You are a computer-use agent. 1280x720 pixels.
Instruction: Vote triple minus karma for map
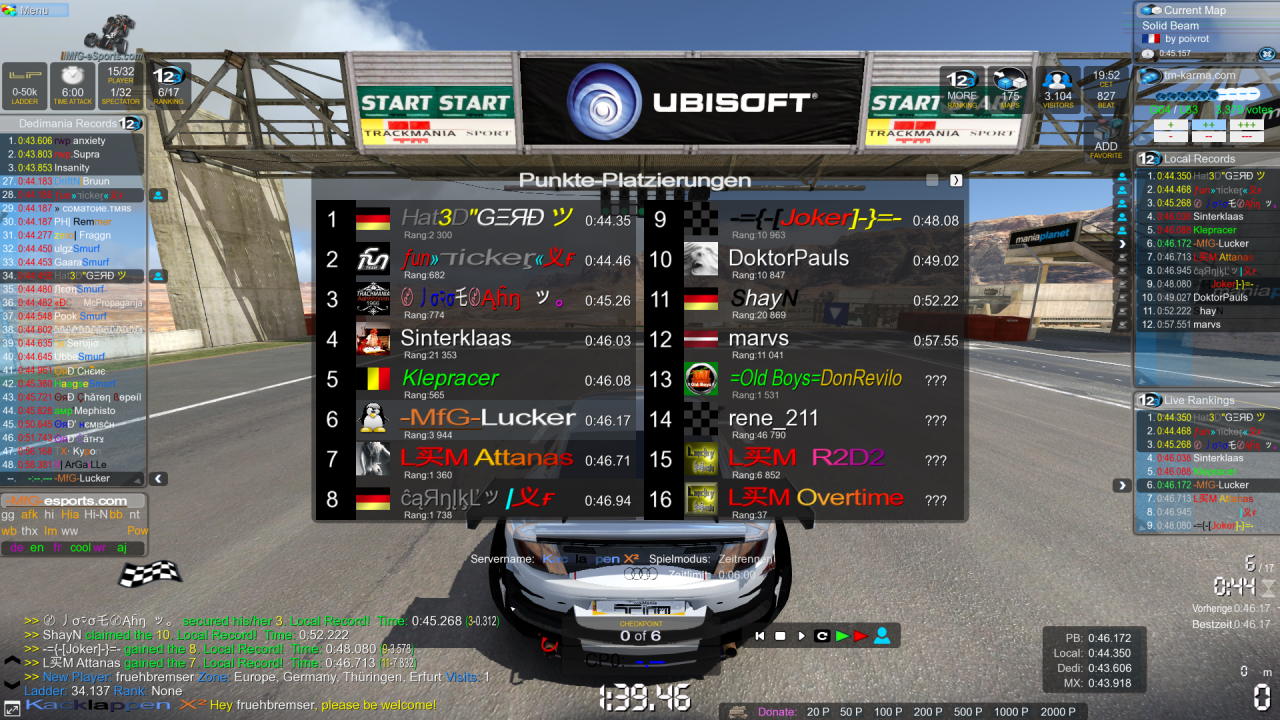(1246, 138)
